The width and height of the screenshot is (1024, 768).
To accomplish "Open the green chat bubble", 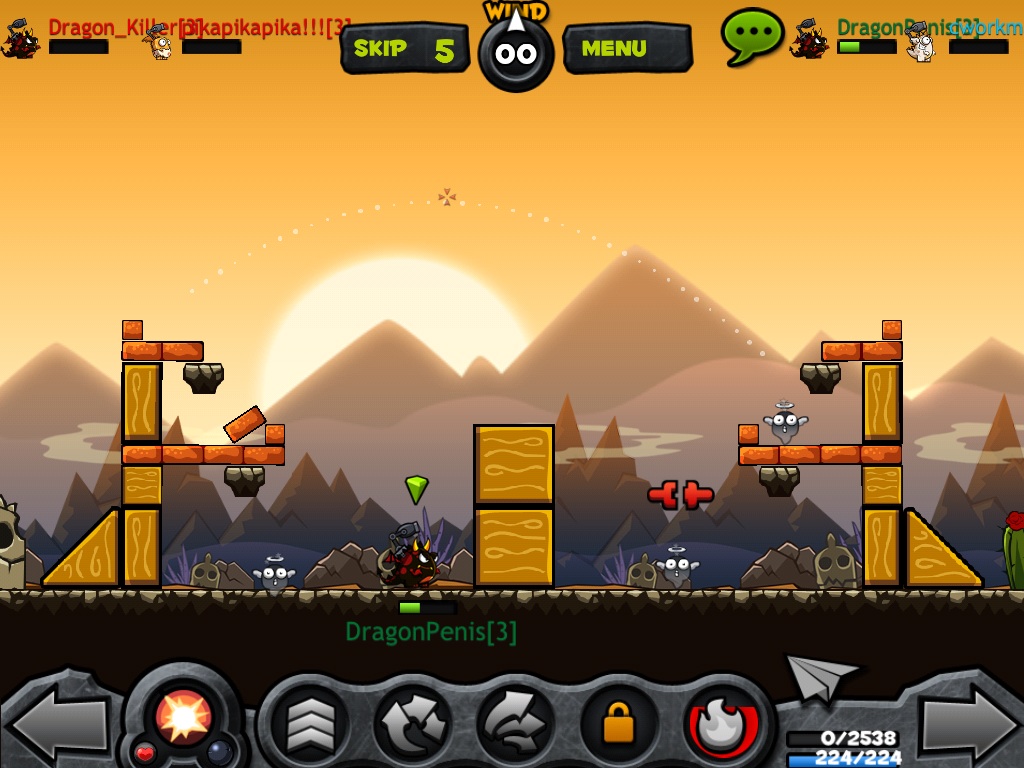I will pyautogui.click(x=752, y=35).
